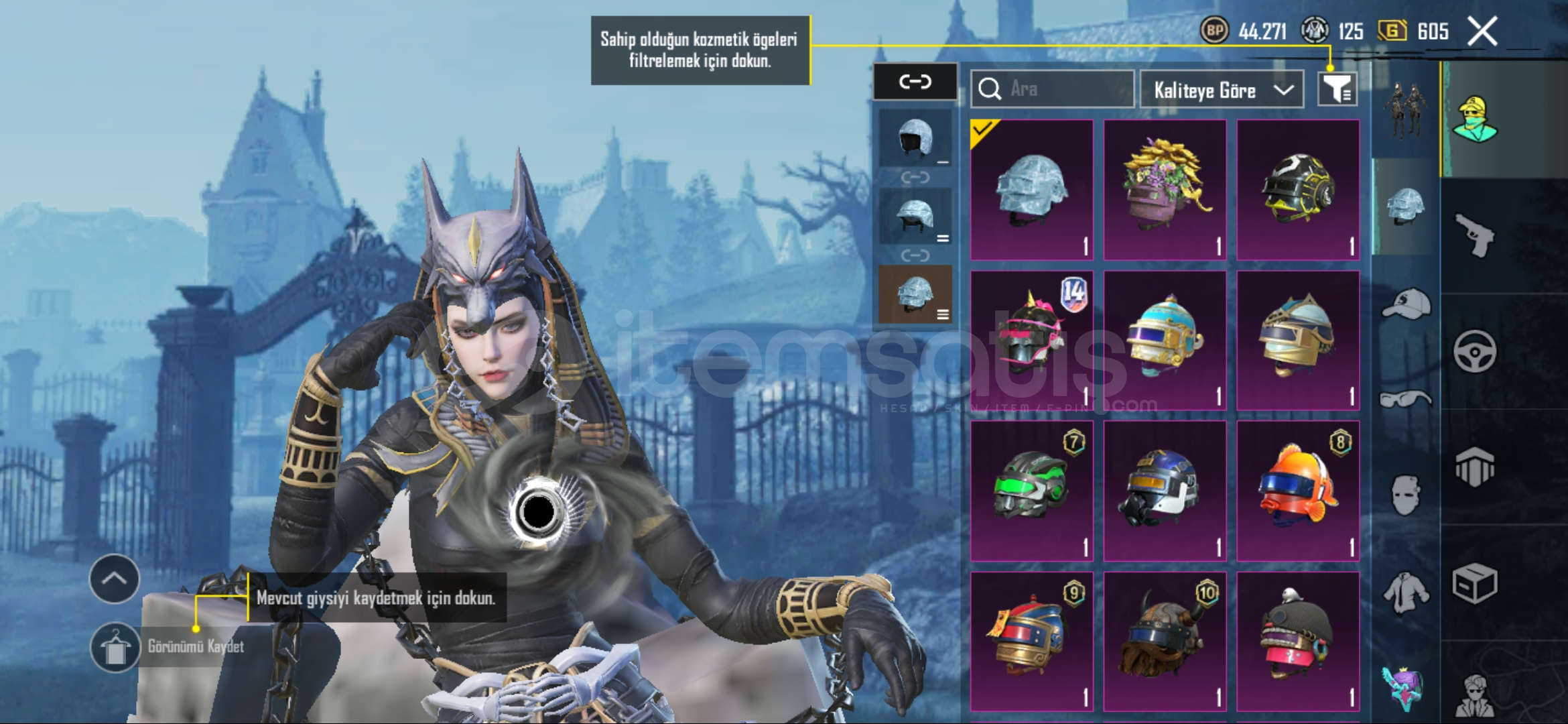1568x724 pixels.
Task: Choose the horned viking helmet
Action: (1165, 642)
